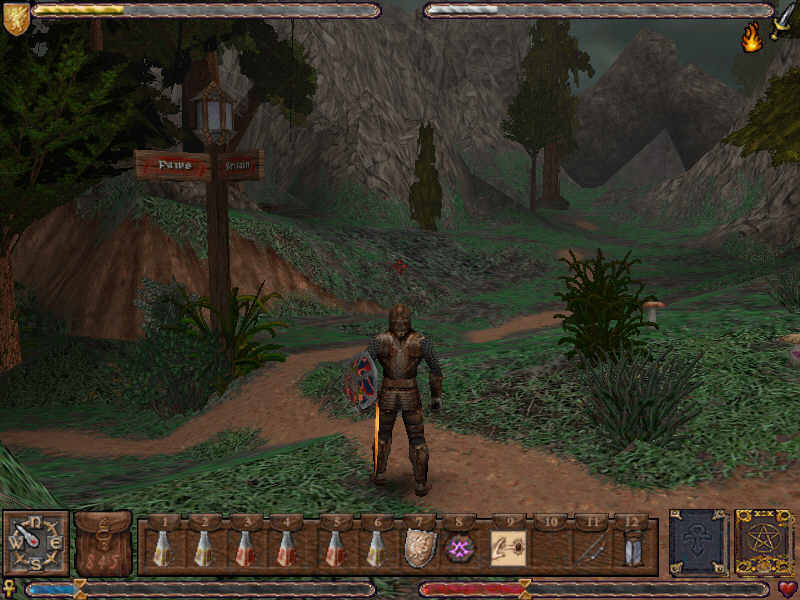Equip the shield in slot 7

(x=418, y=548)
